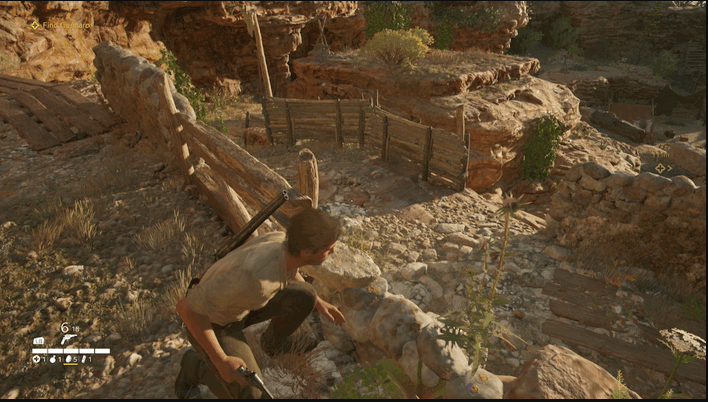Viewport: 708px width, 402px height.
Task: Select the bottle item icon
Action: [84, 360]
